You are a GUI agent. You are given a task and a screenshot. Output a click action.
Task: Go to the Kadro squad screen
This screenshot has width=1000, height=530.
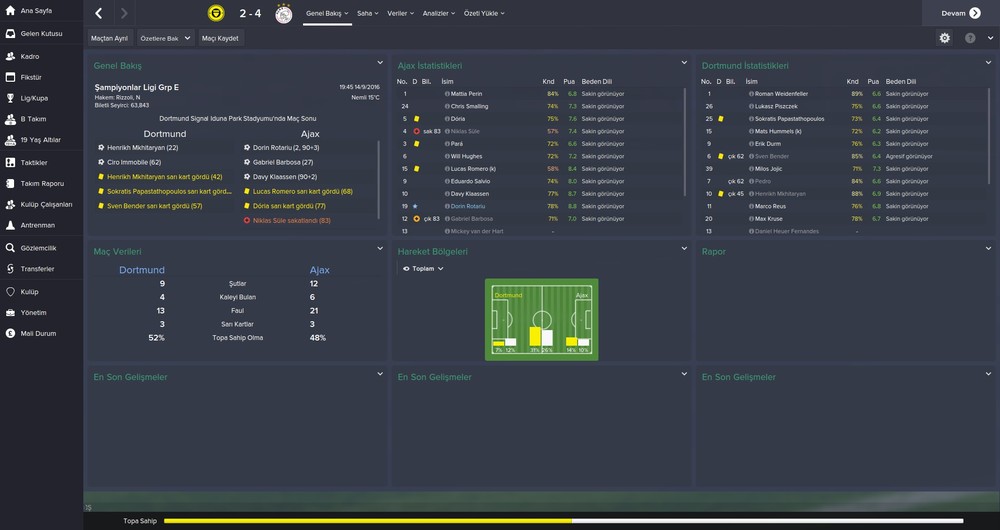30,56
